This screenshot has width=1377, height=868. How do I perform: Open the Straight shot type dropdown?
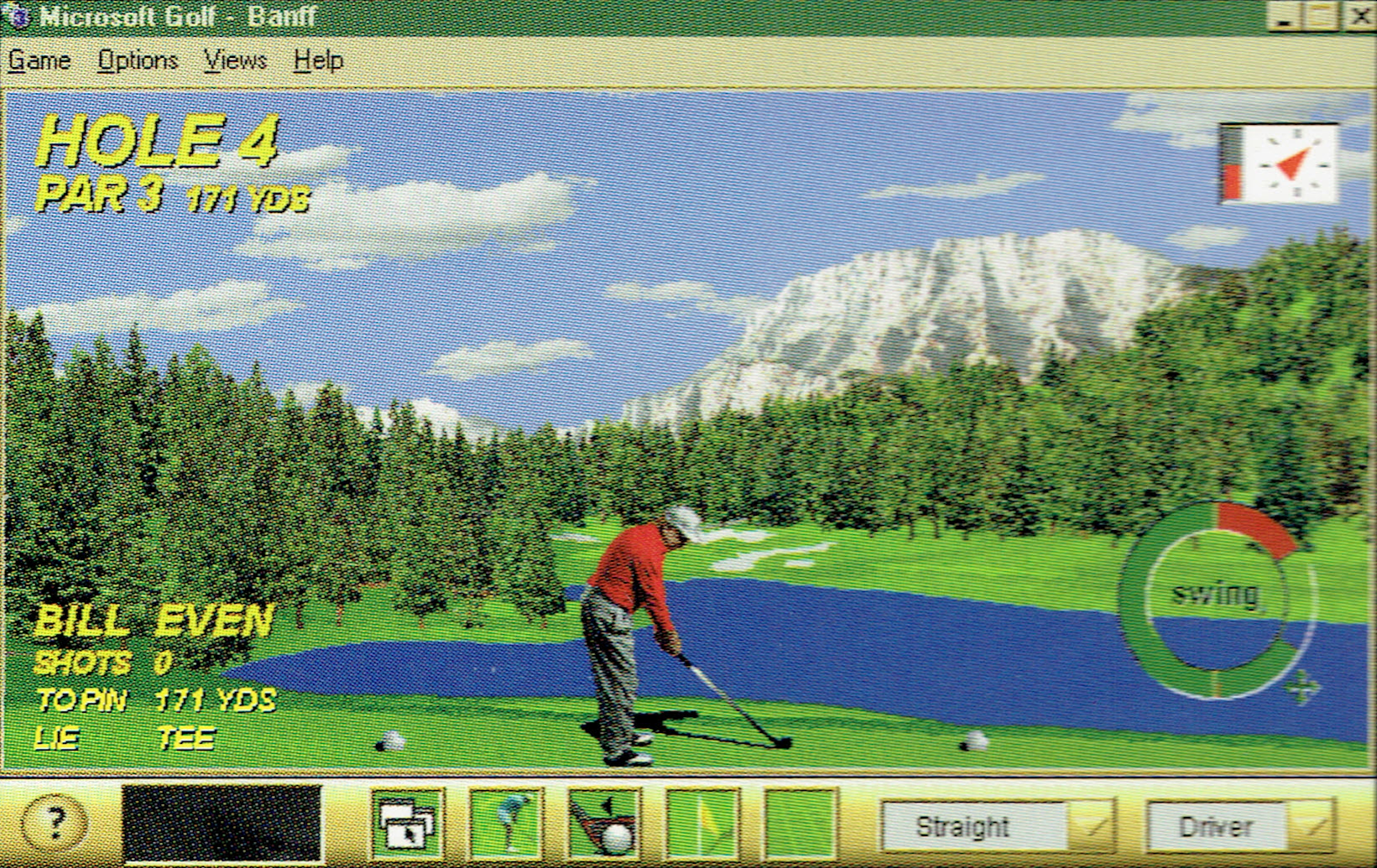click(x=974, y=826)
